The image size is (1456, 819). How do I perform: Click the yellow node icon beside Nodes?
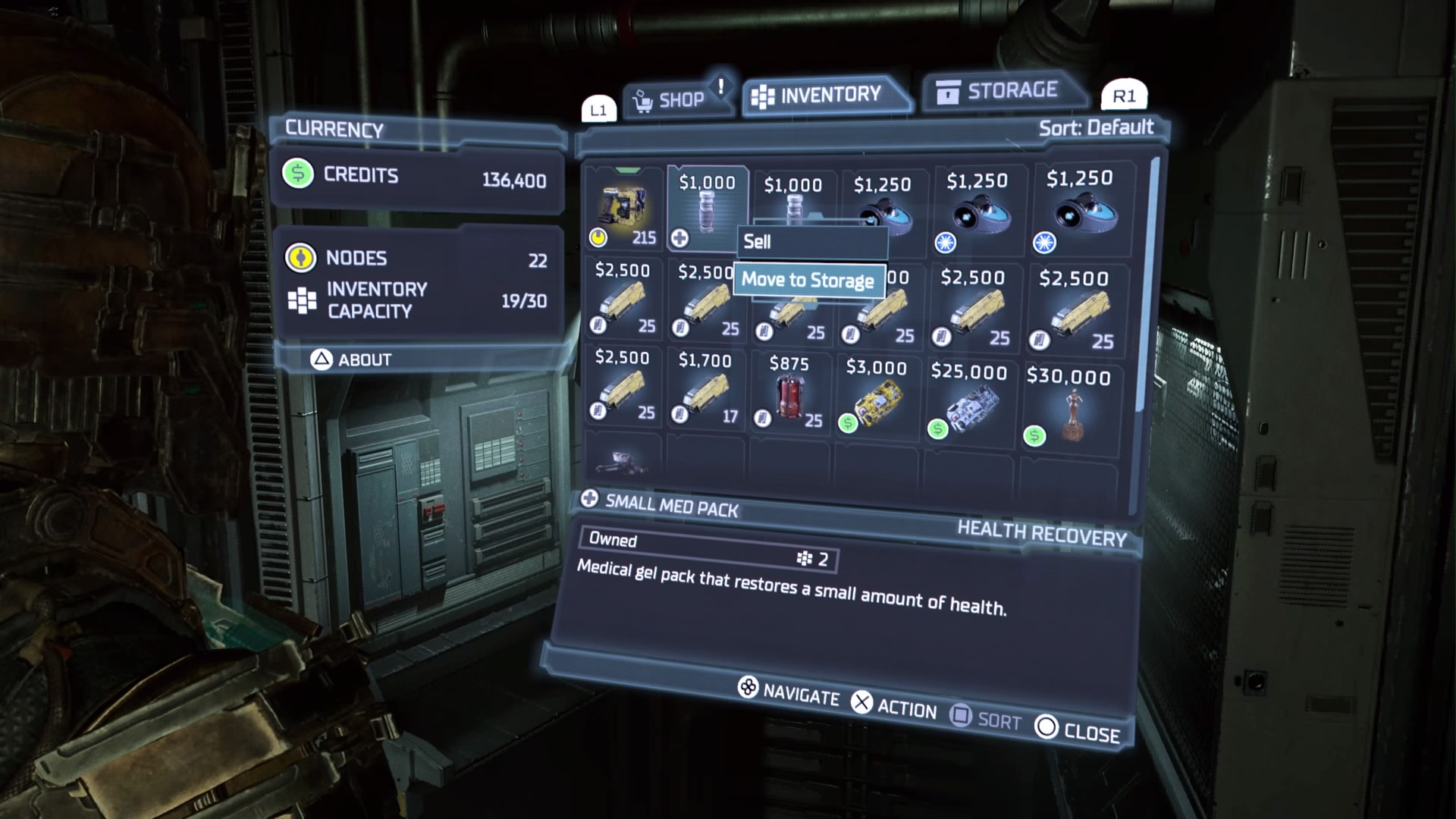click(301, 259)
